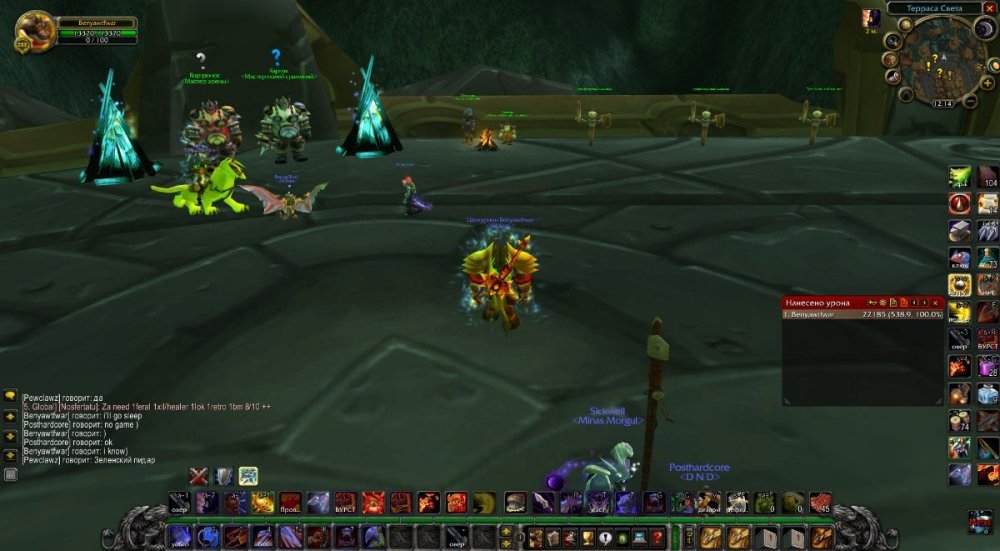Close the Нанесено урона damage meter window

(x=937, y=302)
